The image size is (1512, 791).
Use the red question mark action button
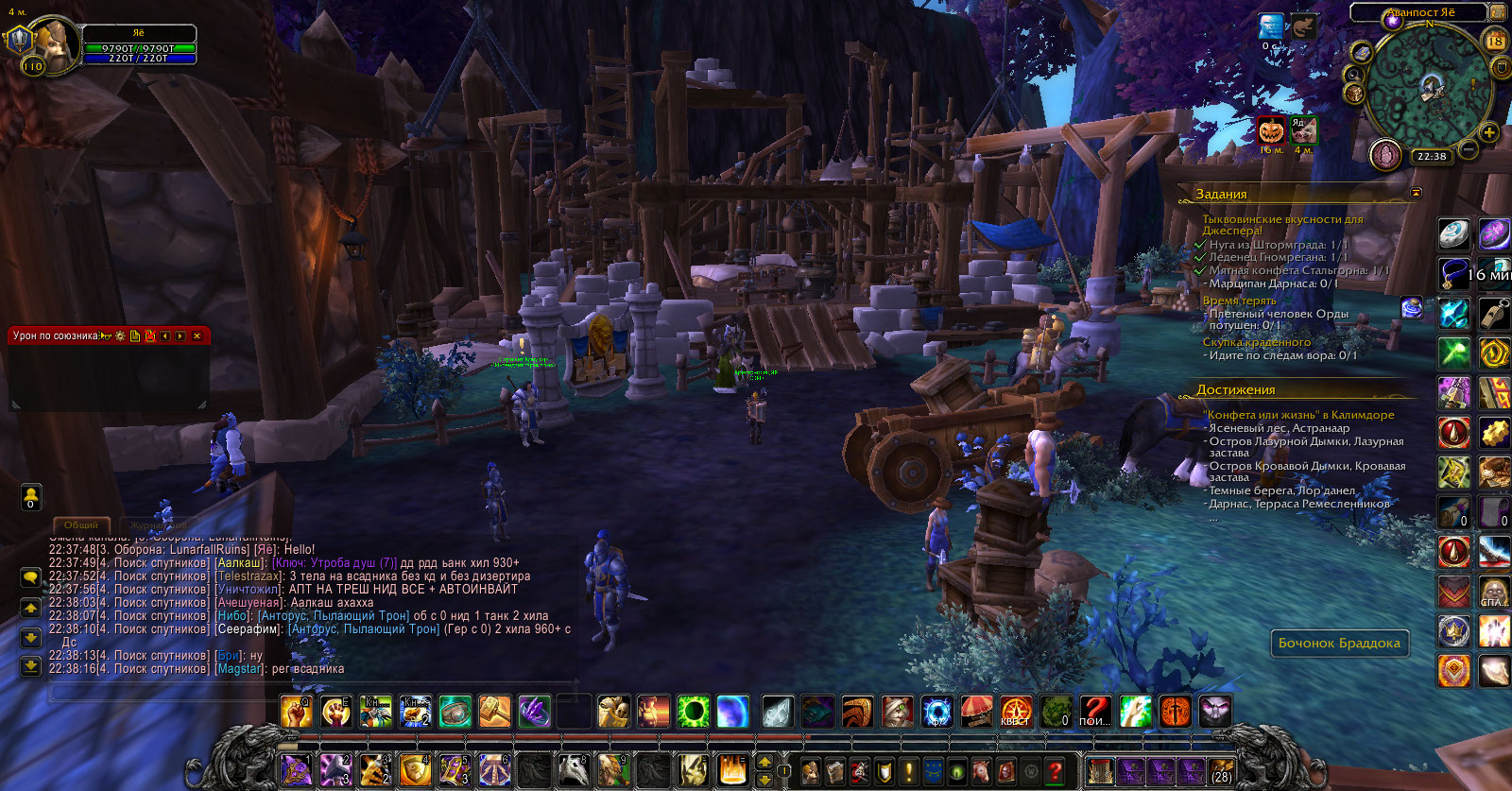[1095, 712]
